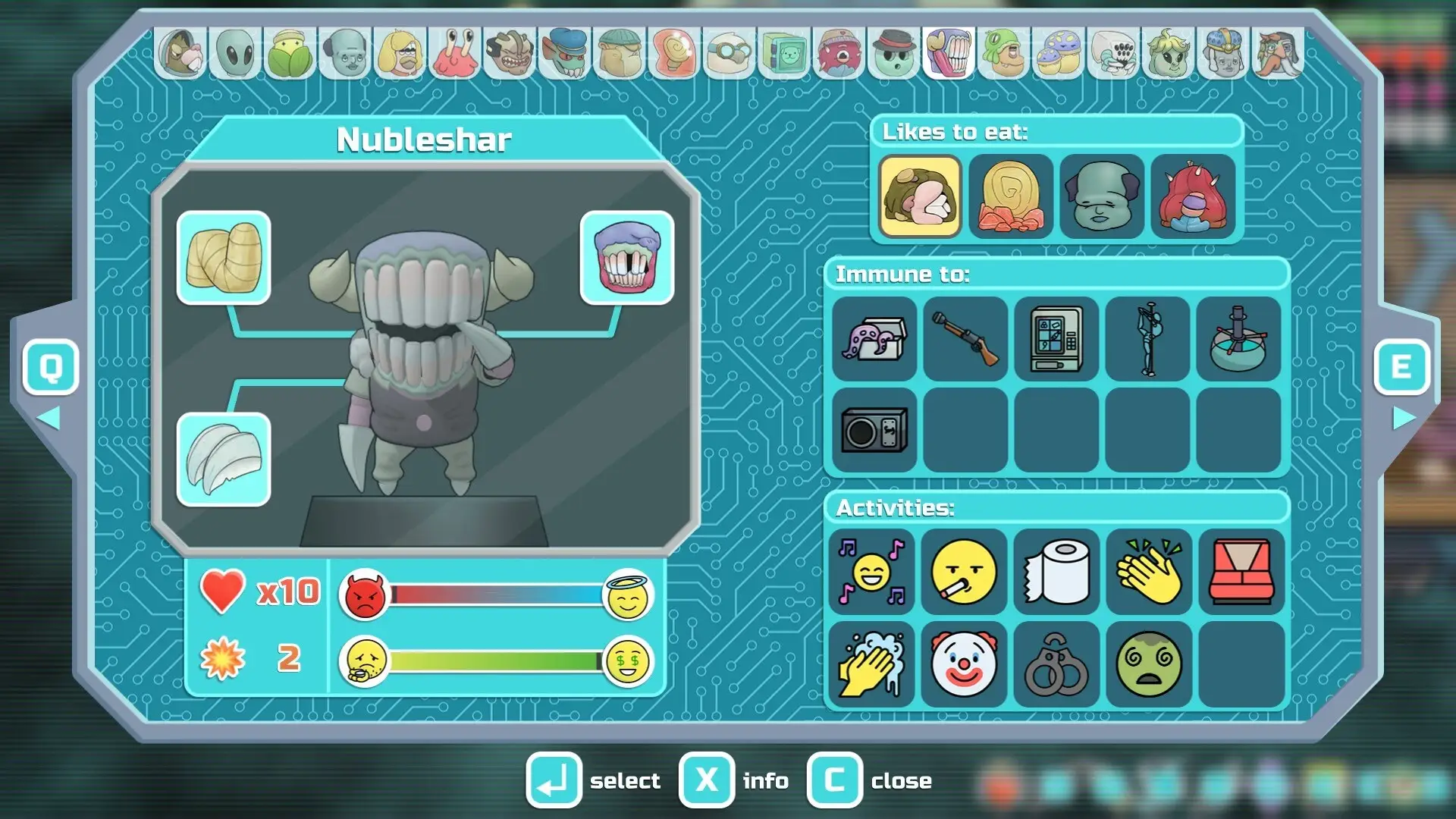Choose the green safe-box creature tab
1456x819 pixels.
(784, 53)
